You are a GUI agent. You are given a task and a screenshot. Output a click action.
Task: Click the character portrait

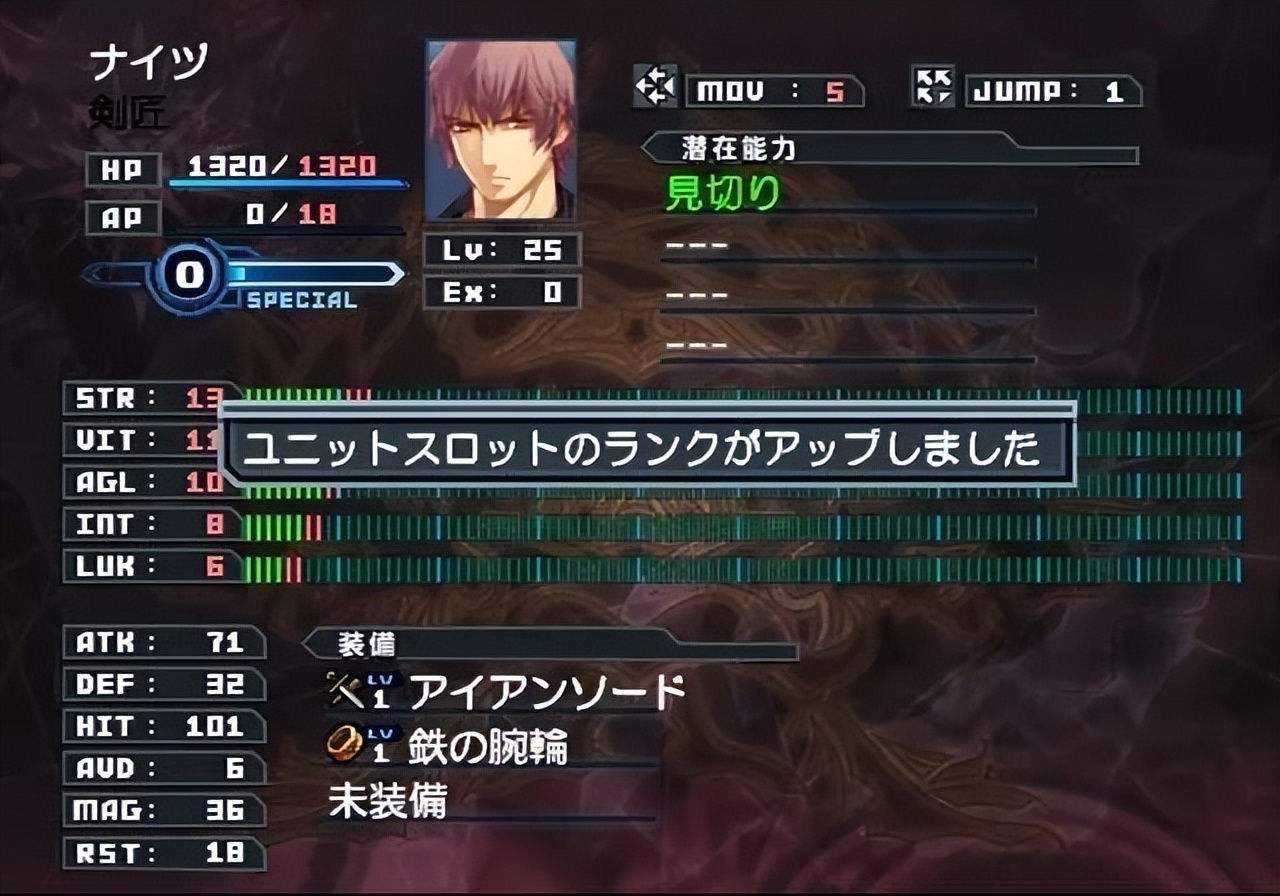pos(500,128)
